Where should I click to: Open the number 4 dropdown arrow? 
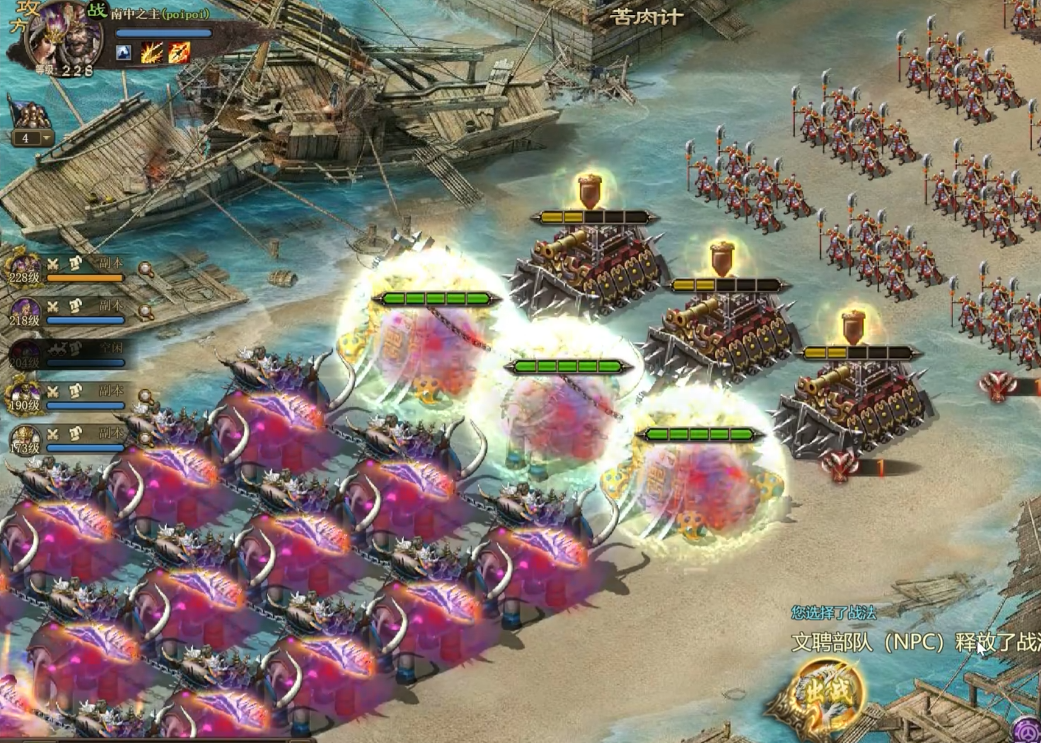click(45, 138)
